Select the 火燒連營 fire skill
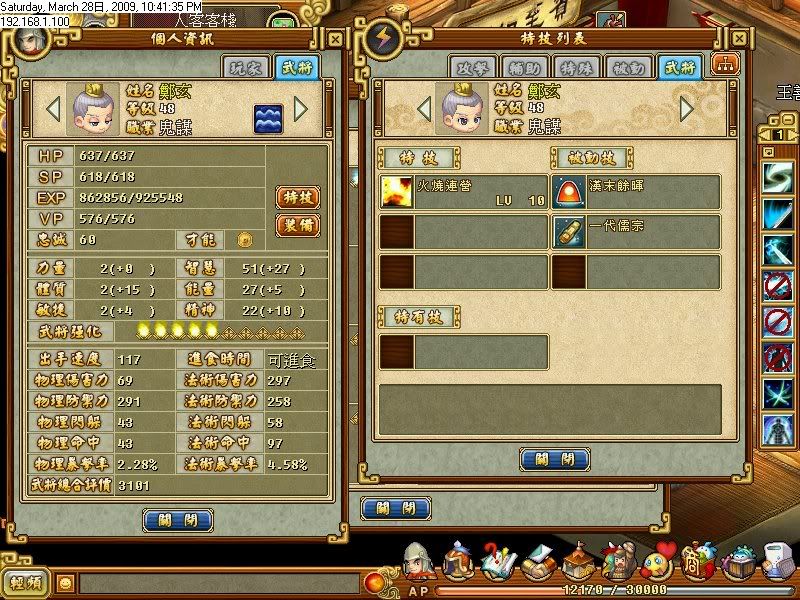The image size is (800, 600). [464, 191]
